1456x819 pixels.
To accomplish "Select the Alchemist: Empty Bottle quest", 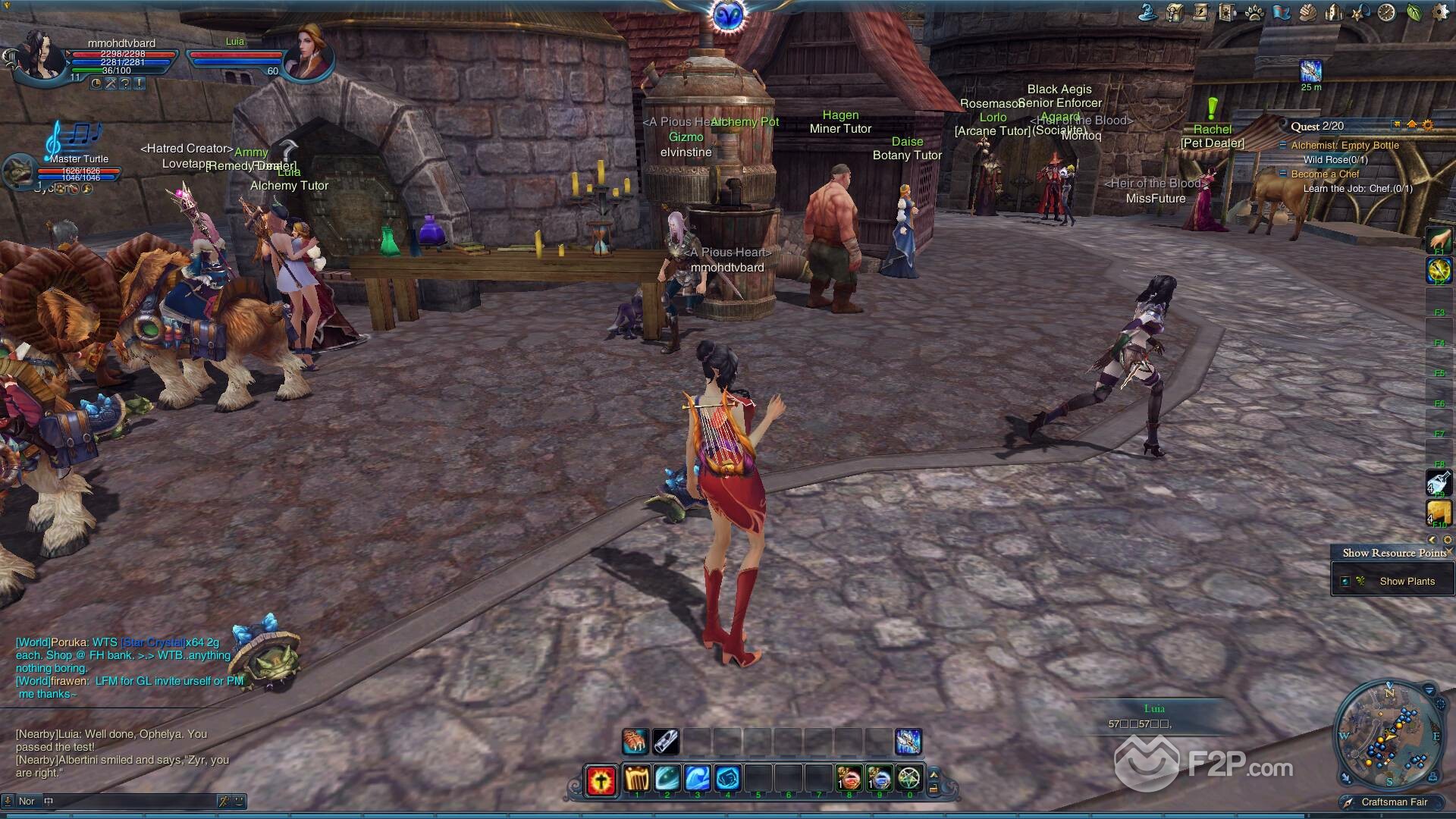I will point(1345,146).
